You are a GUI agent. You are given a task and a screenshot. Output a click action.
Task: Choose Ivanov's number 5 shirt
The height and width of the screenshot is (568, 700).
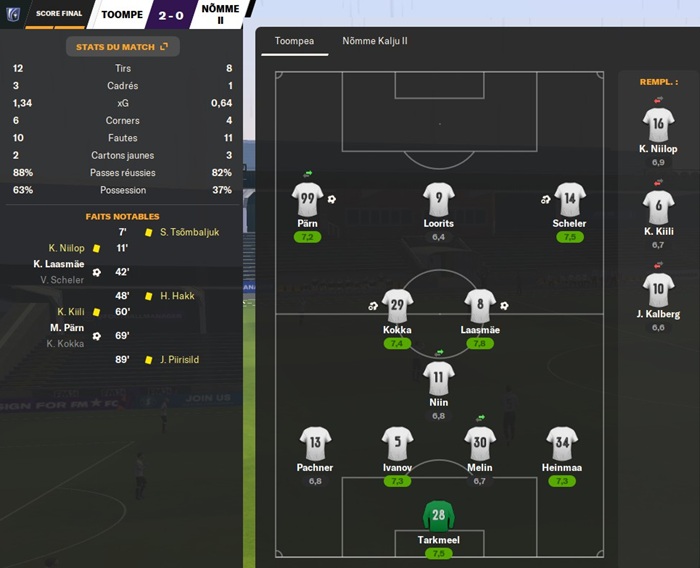[397, 442]
